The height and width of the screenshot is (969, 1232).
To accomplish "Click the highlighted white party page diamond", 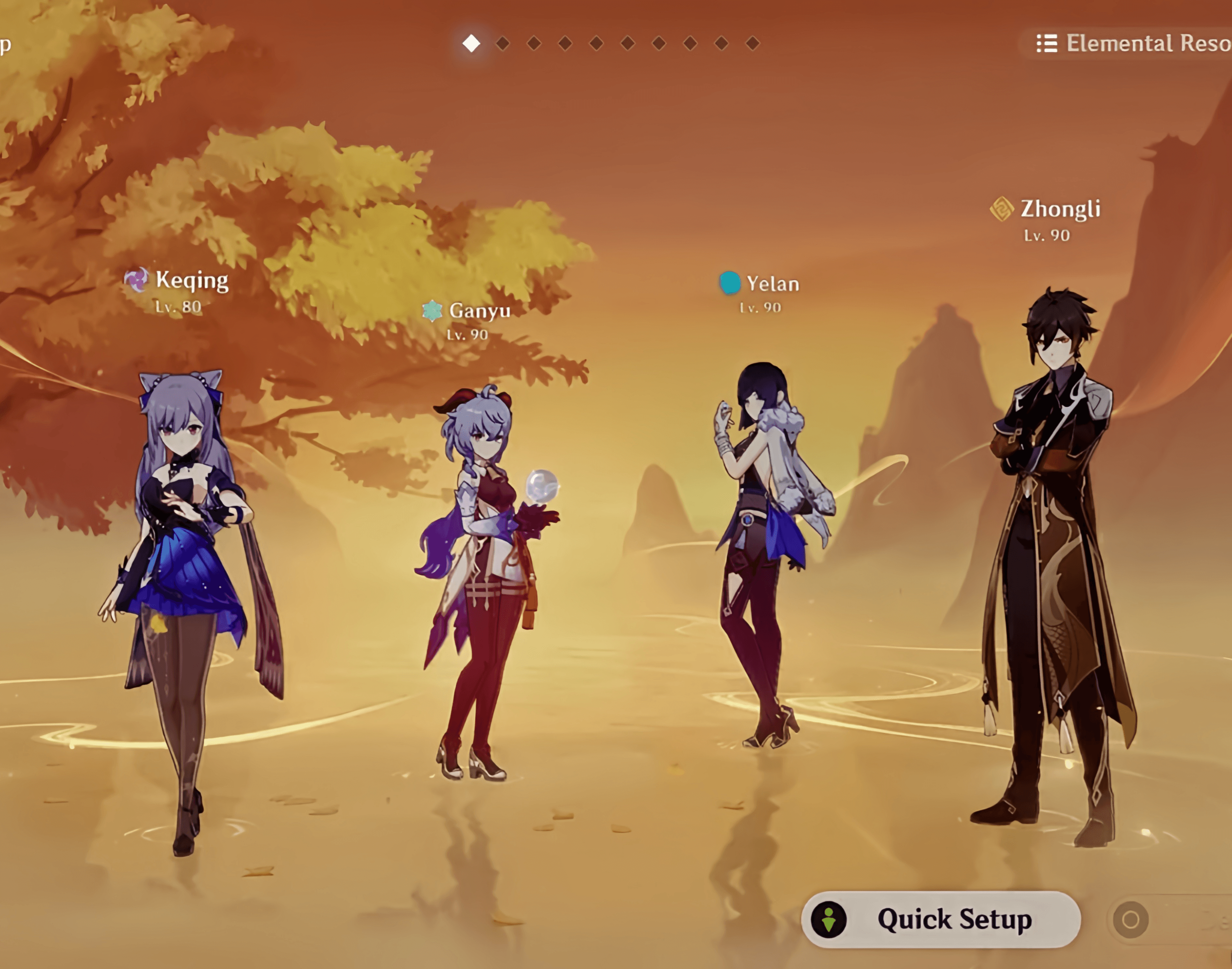I will click(471, 43).
